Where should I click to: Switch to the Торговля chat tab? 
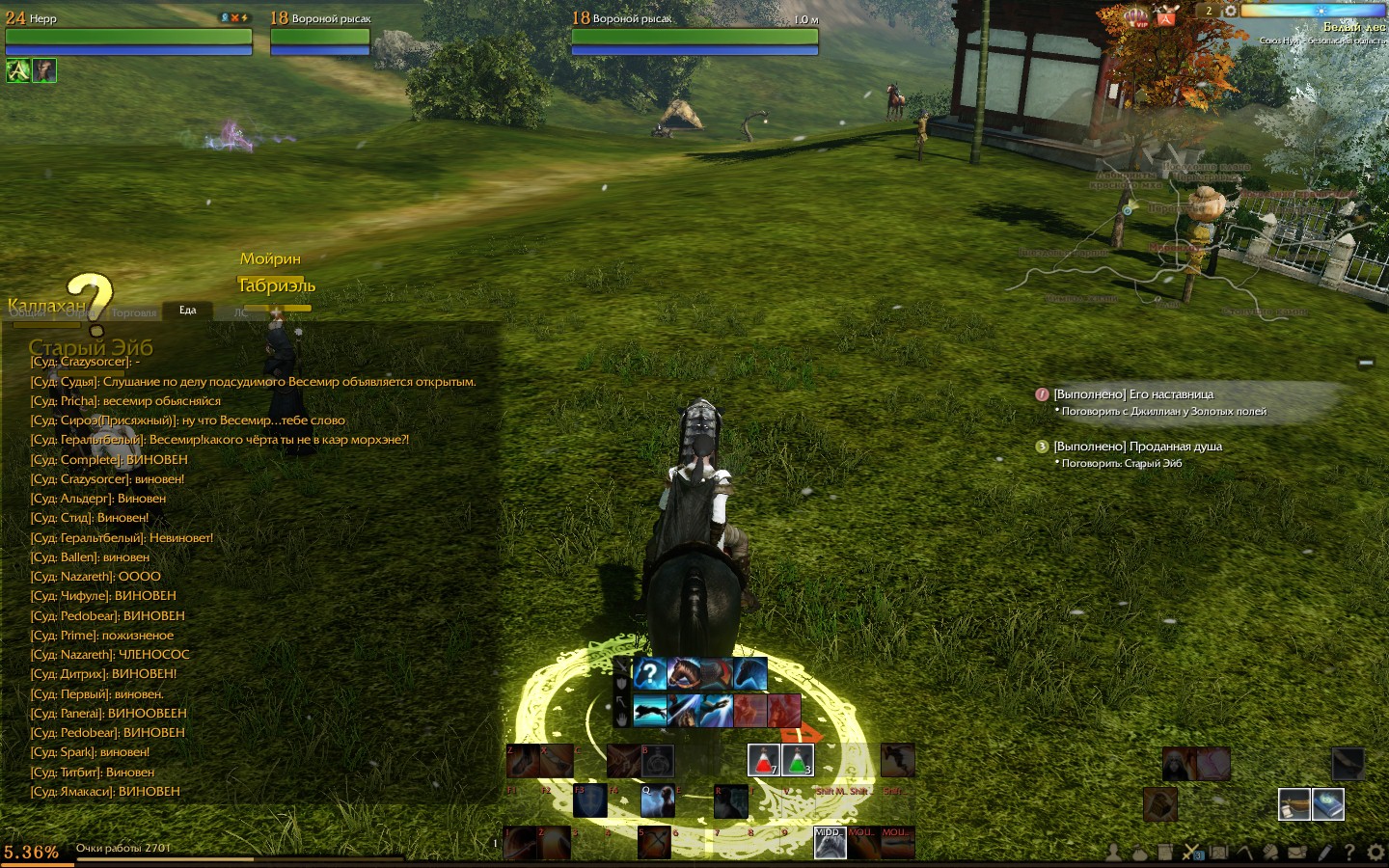(134, 312)
